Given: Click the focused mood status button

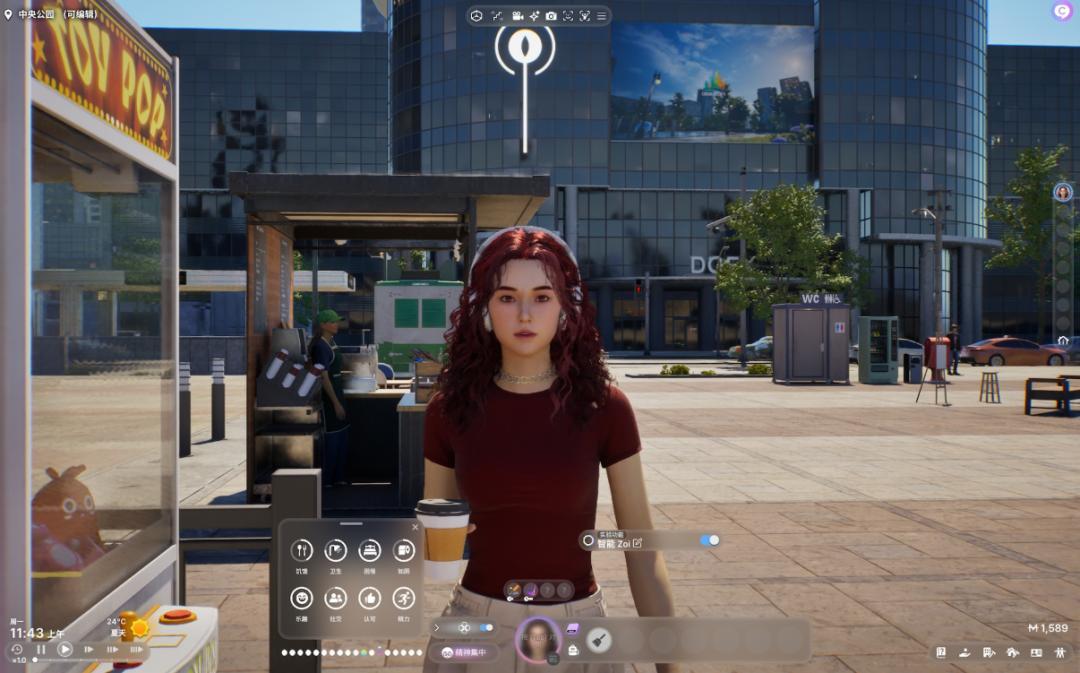Looking at the screenshot, I should point(464,652).
